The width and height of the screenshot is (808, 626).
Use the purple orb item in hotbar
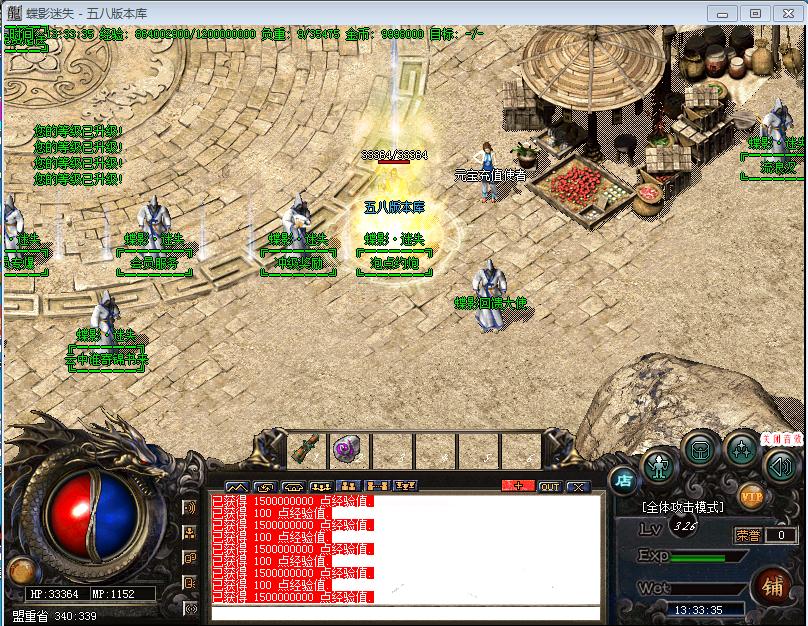coord(349,449)
